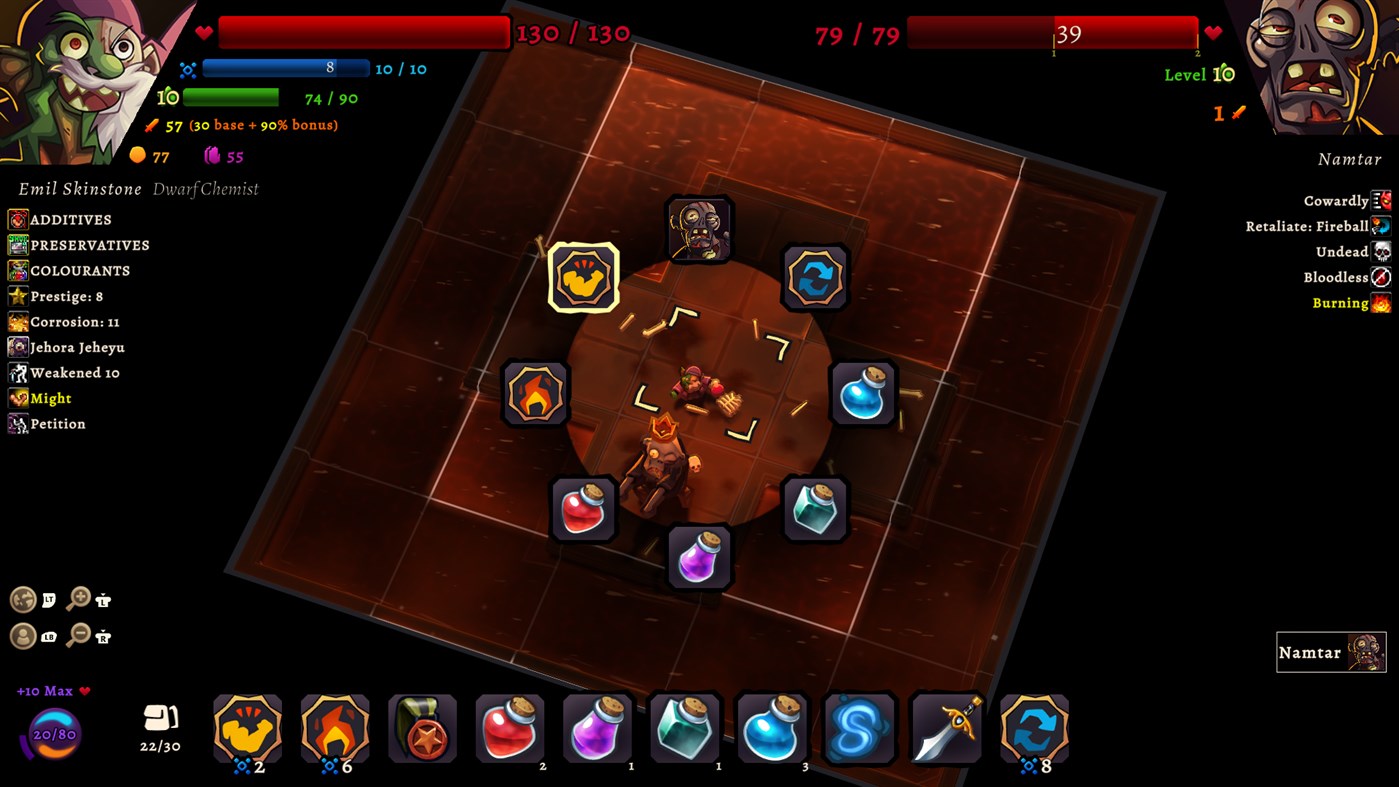Click the blue swirl spell icon on the hotbar
Image resolution: width=1399 pixels, height=787 pixels.
(858, 730)
